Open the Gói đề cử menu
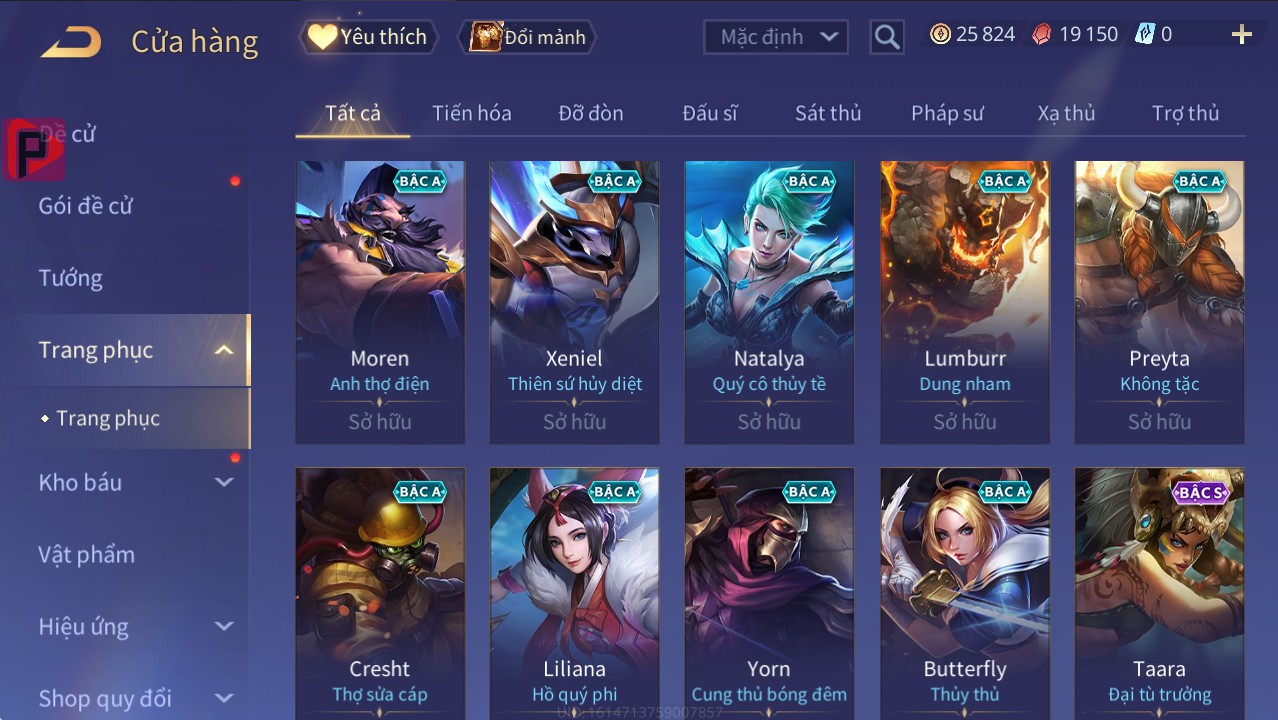This screenshot has height=720, width=1278. [85, 206]
